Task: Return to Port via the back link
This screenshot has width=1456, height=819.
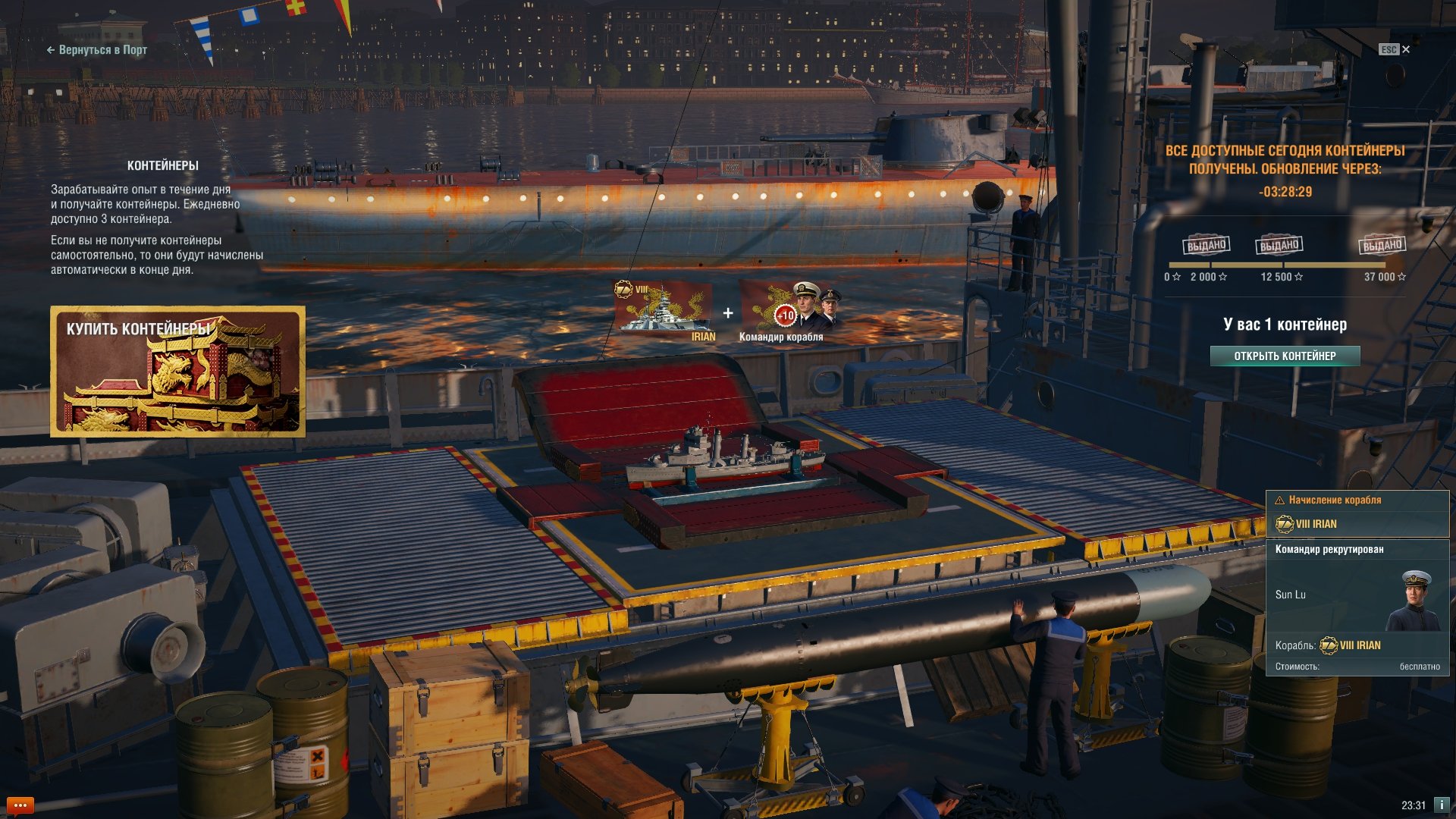Action: (x=97, y=50)
